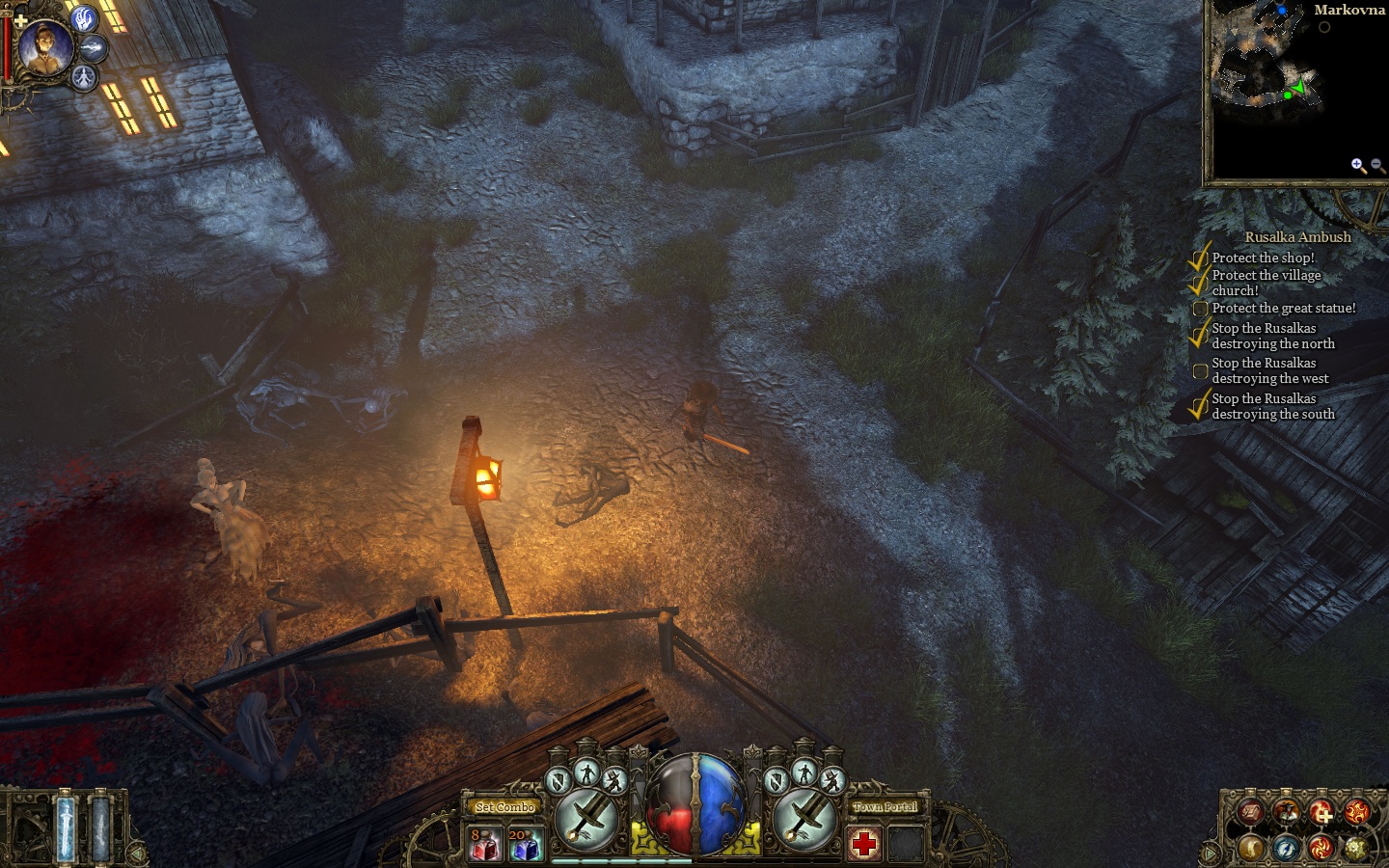Viewport: 1389px width, 868px height.
Task: Open the hunter character sheet icon
Action: click(1286, 812)
